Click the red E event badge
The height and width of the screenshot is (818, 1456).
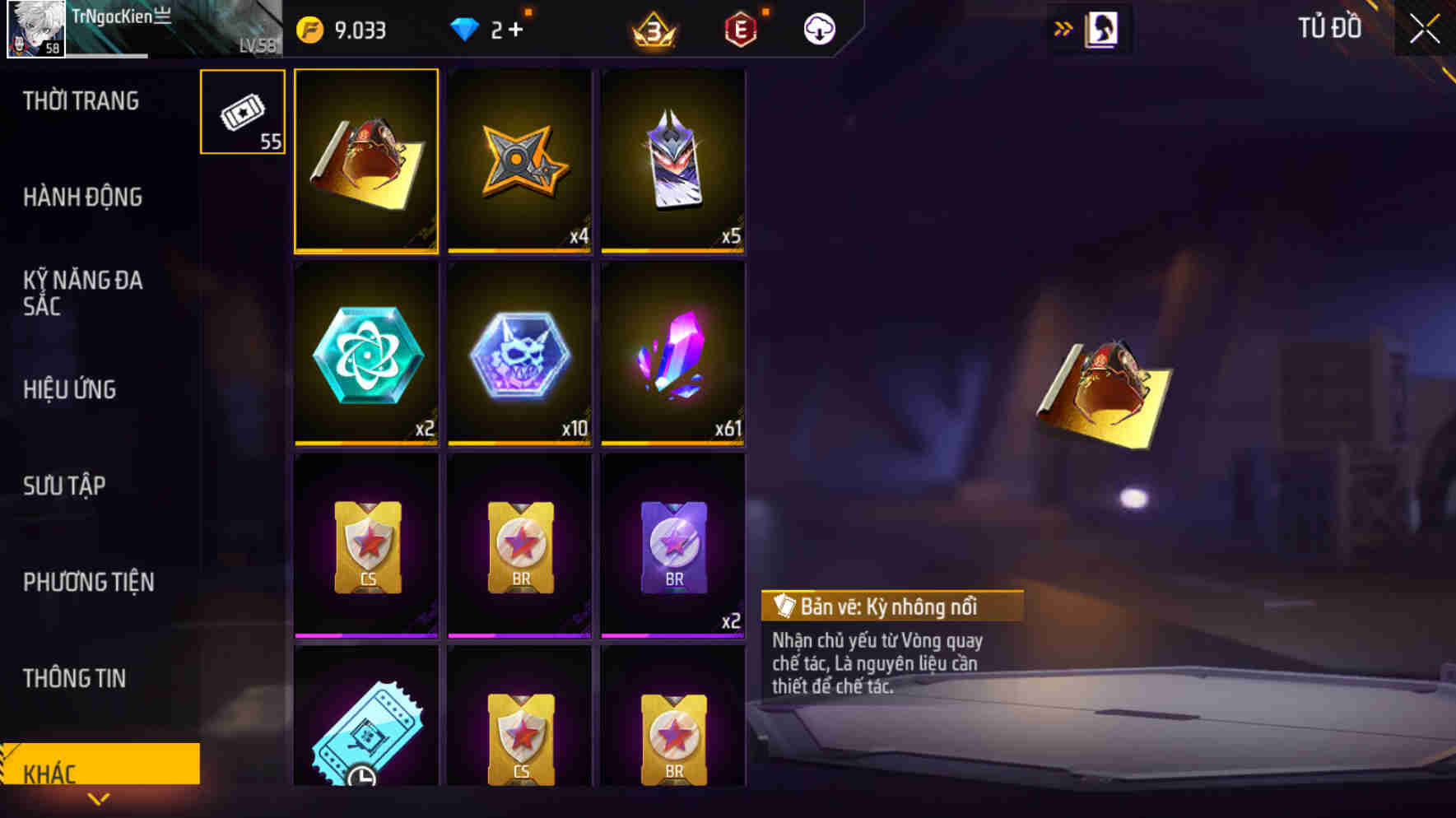[740, 28]
